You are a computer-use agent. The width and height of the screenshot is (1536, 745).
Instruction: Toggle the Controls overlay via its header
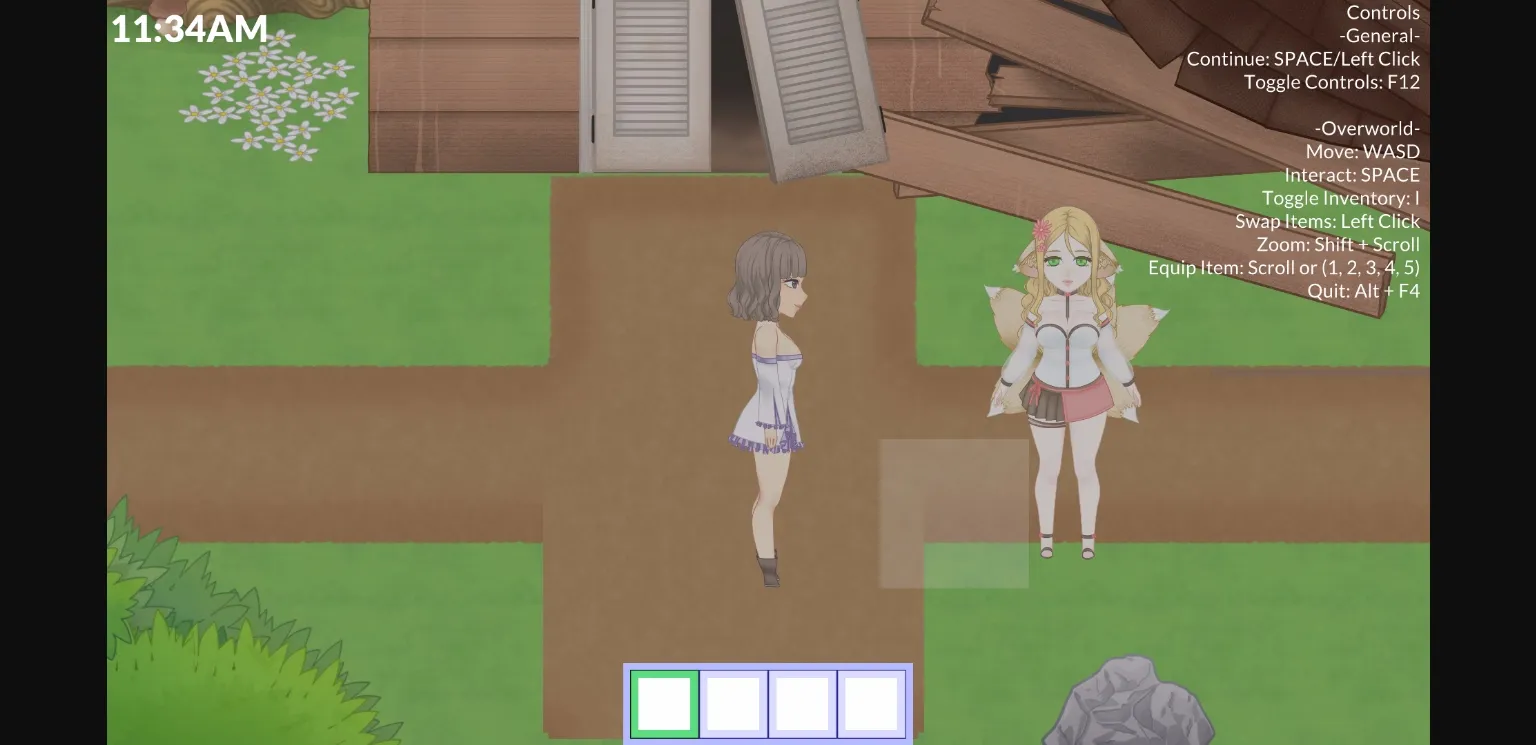coord(1383,12)
